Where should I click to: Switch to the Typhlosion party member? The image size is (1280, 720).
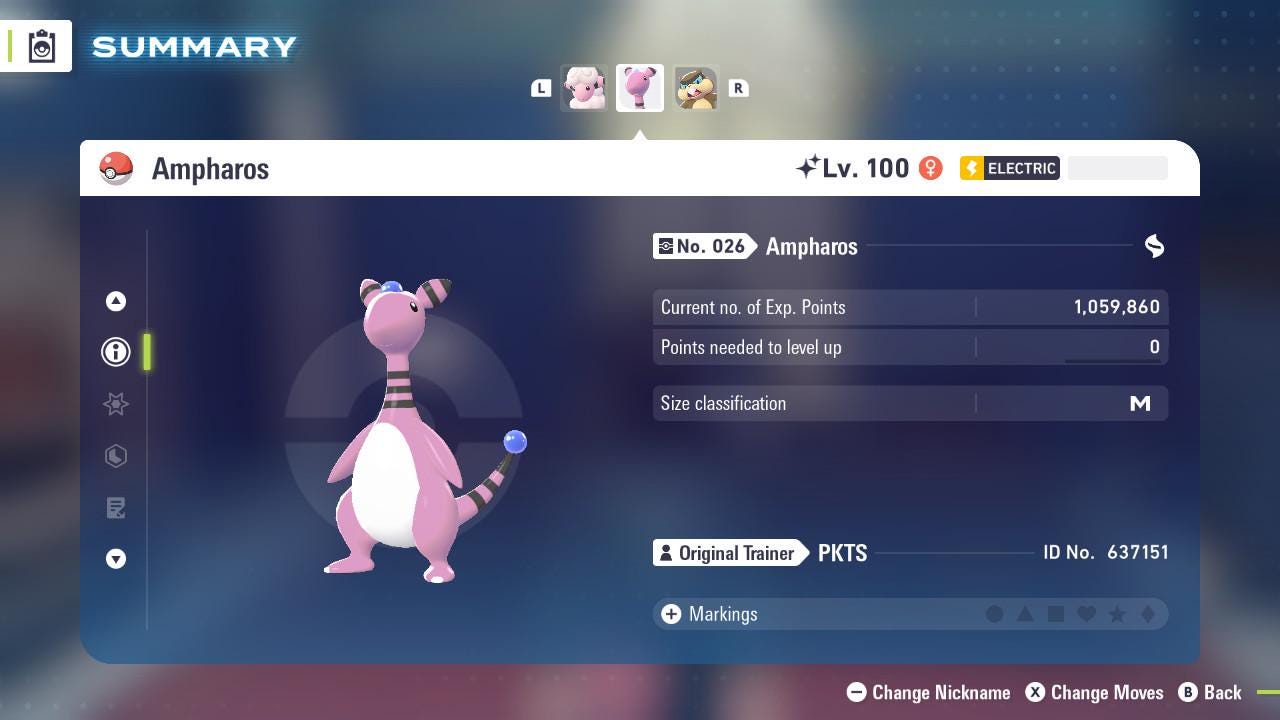pos(695,88)
